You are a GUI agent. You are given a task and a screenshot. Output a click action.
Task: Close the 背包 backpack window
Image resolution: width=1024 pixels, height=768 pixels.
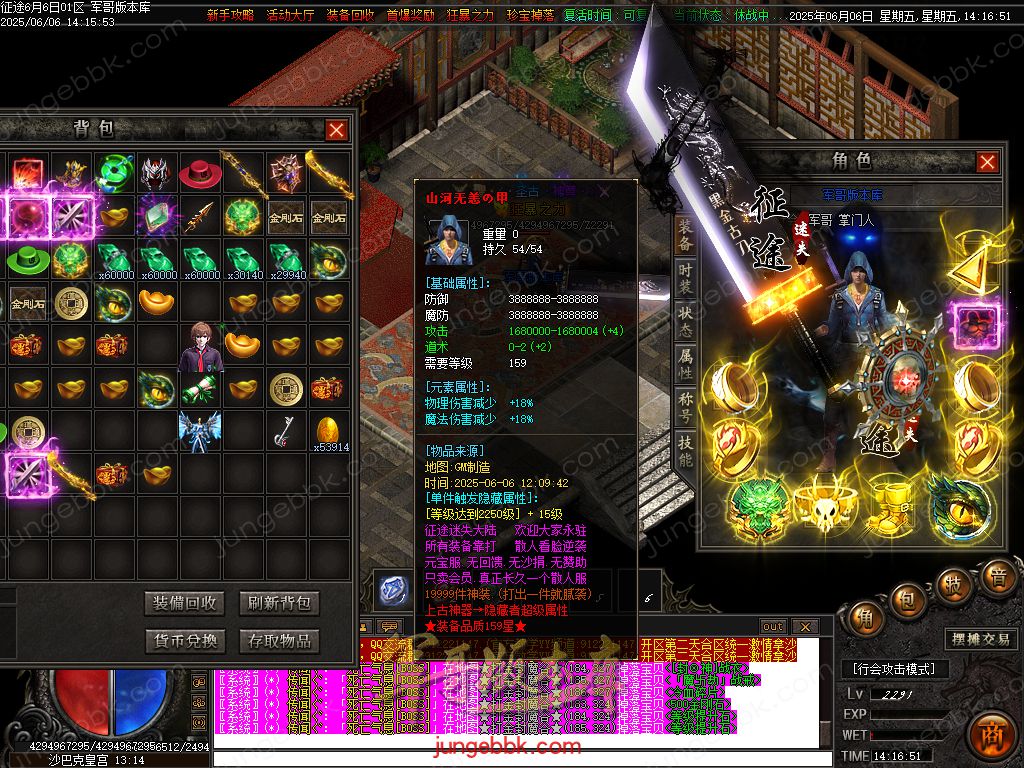point(337,130)
